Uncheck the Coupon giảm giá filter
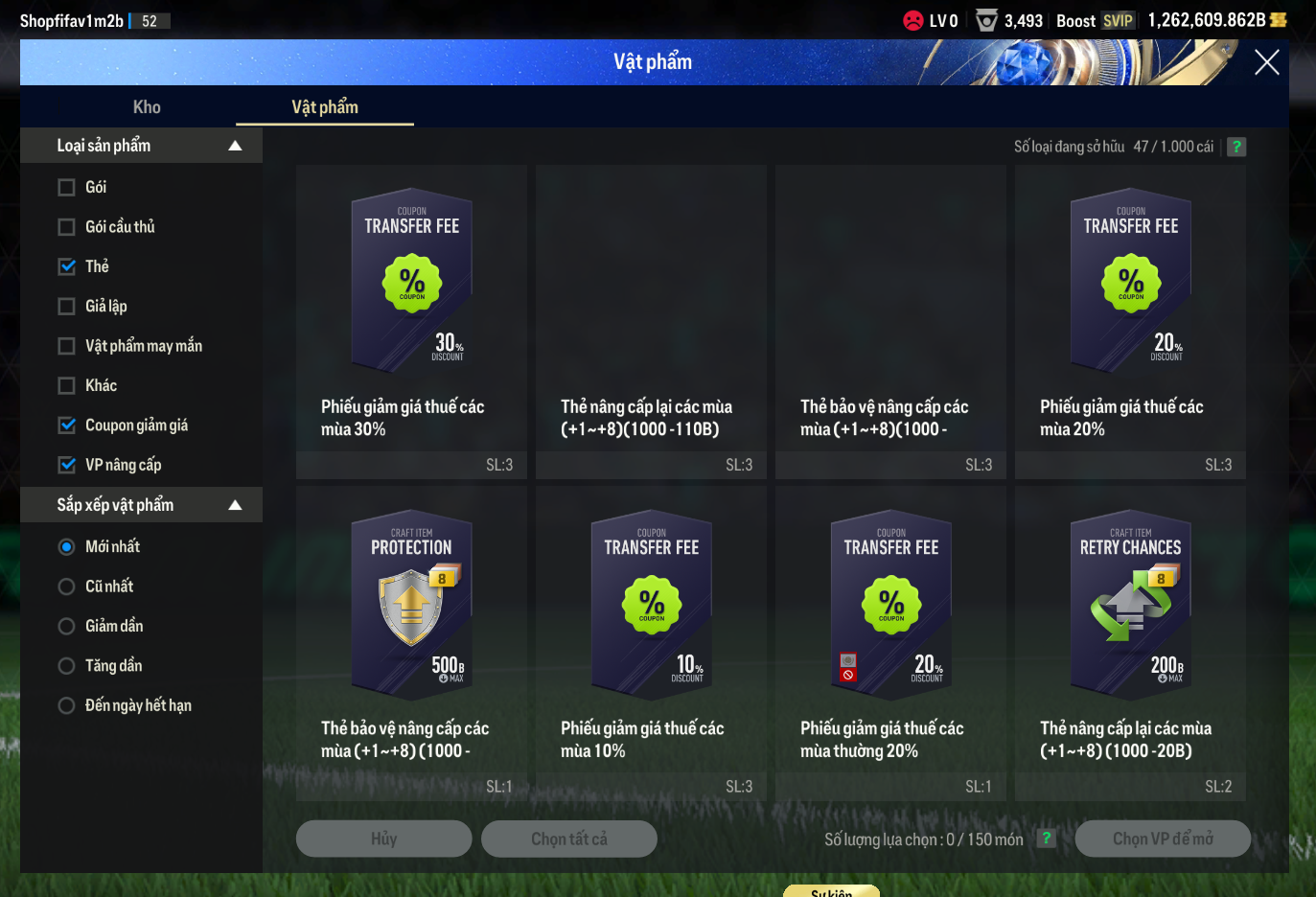Screen dimensions: 1316x897 (67, 425)
